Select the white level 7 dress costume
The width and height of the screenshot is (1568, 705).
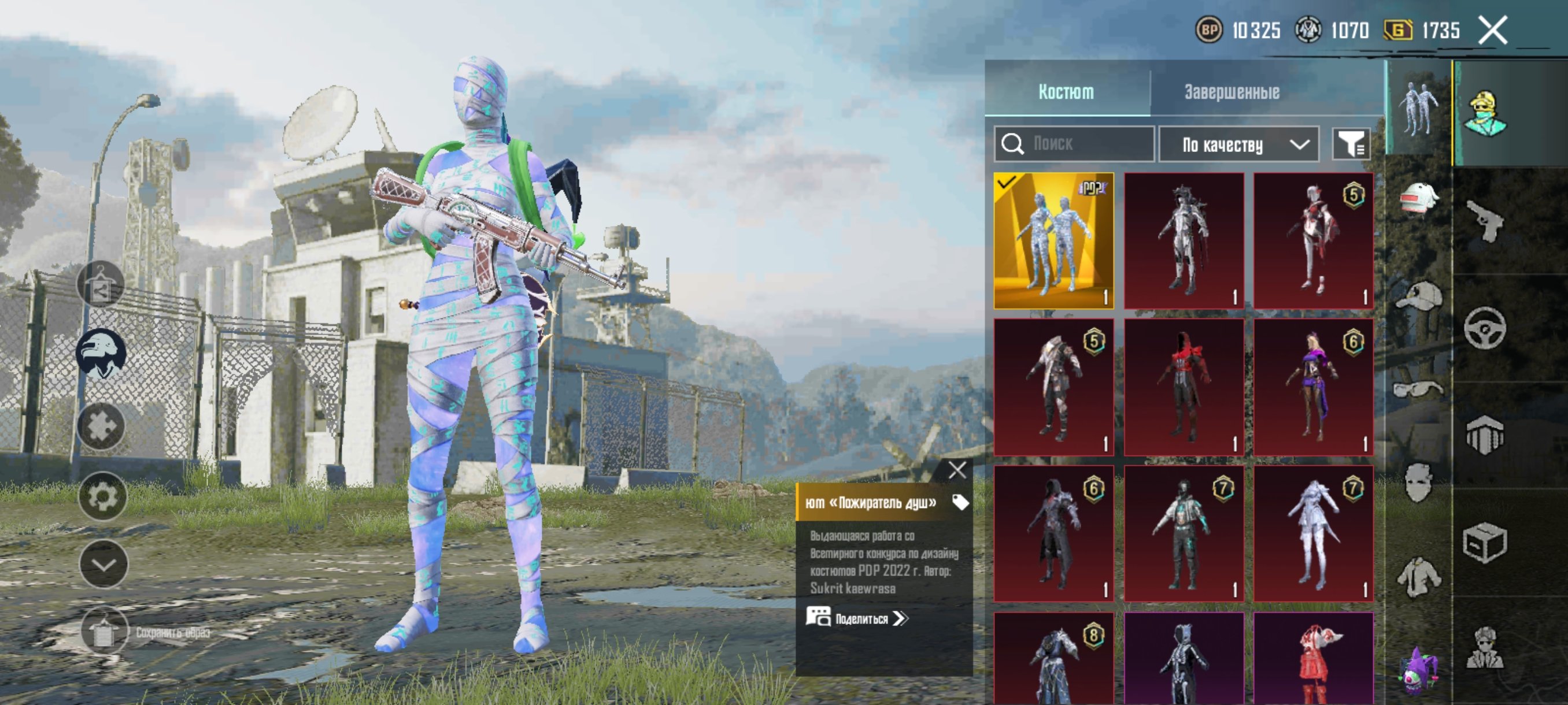(x=1313, y=533)
